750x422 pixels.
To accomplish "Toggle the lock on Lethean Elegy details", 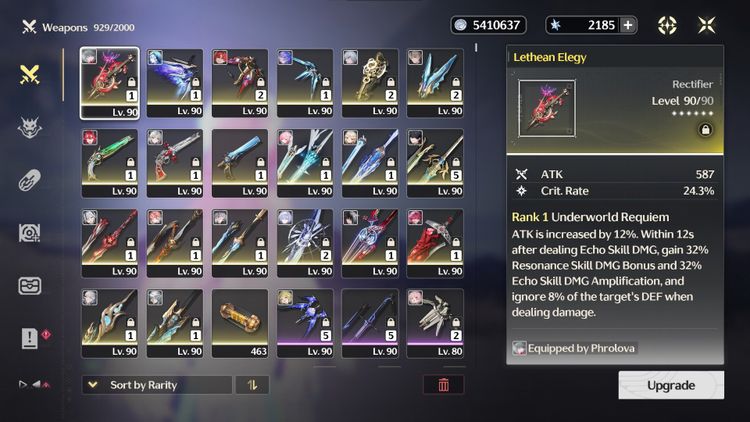I will [x=706, y=130].
